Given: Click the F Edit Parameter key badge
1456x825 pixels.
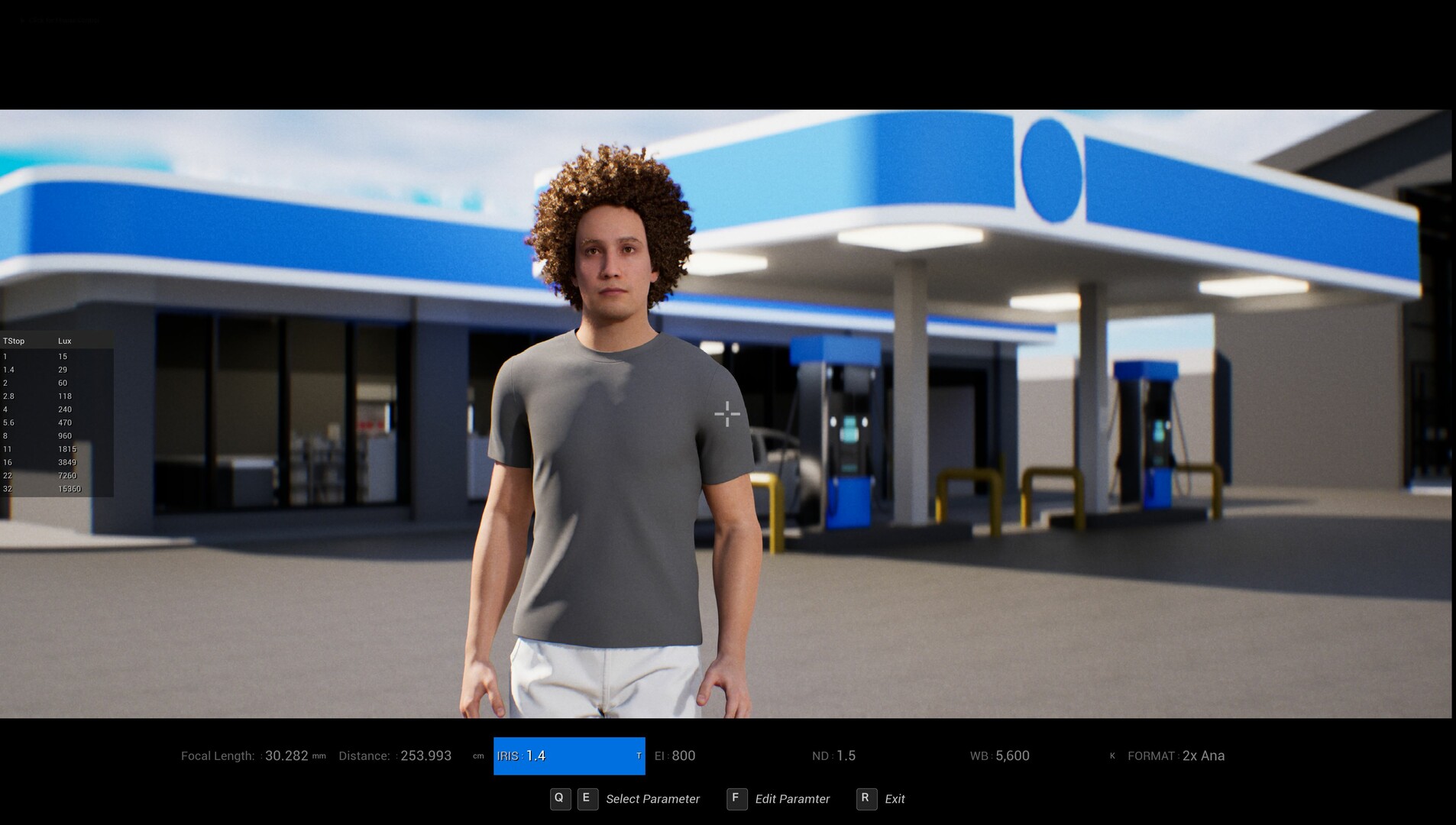Looking at the screenshot, I should click(x=736, y=798).
